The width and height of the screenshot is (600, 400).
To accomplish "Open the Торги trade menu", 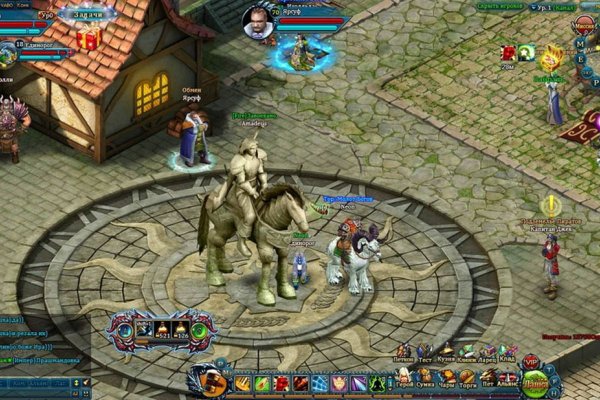I will (x=467, y=378).
